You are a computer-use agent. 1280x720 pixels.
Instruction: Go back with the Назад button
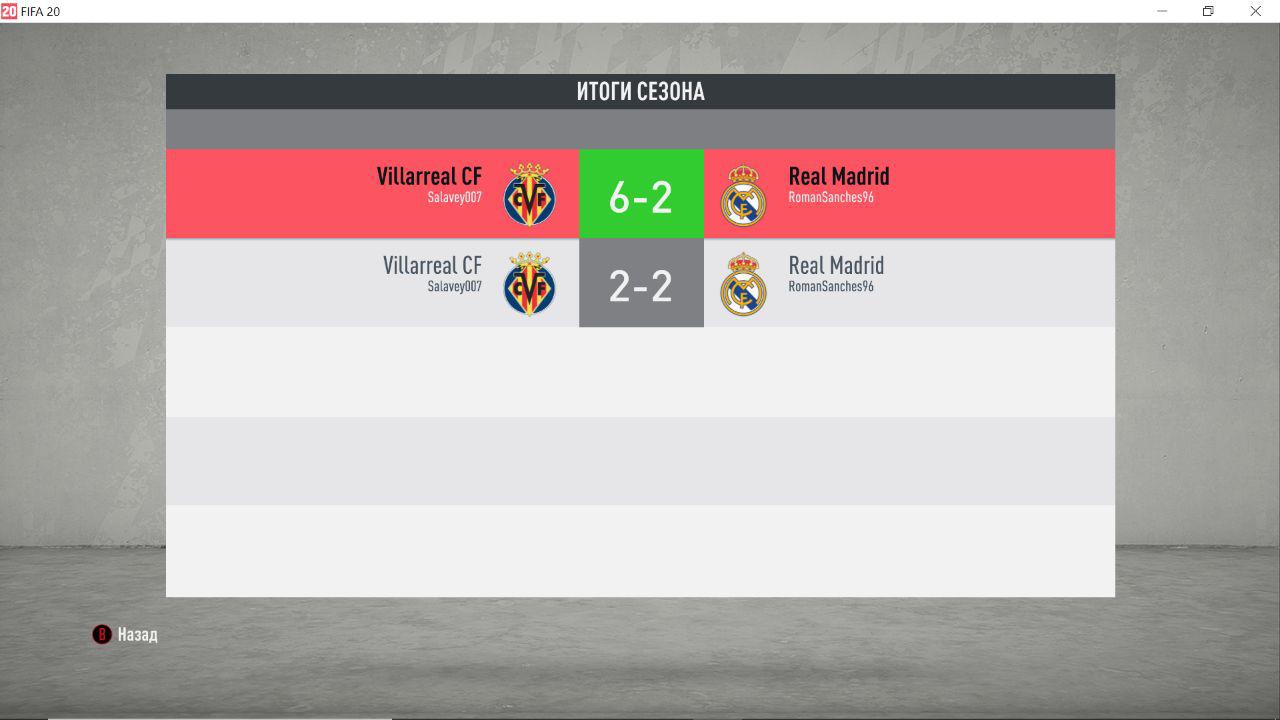click(126, 634)
